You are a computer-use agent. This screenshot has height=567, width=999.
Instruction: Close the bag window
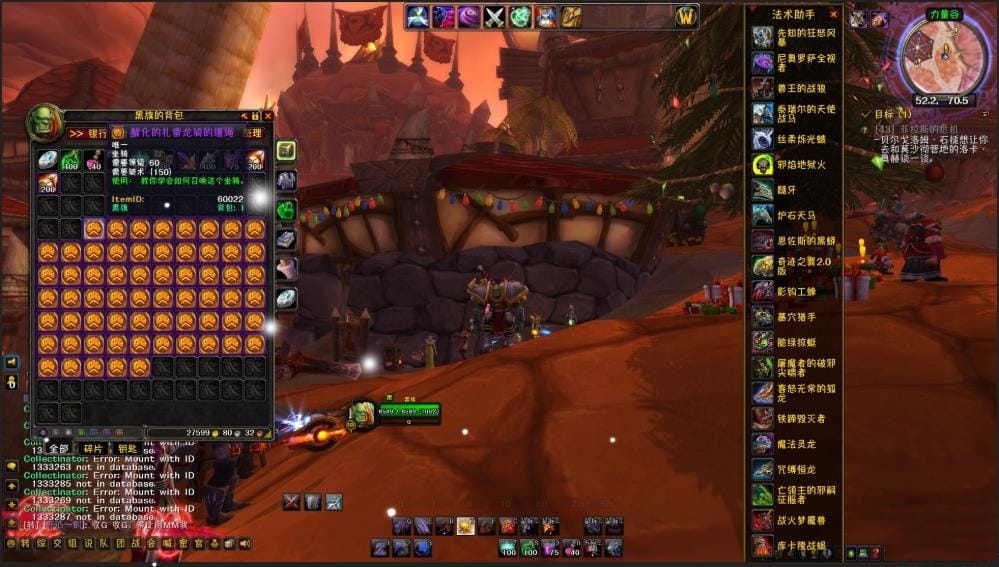click(267, 116)
